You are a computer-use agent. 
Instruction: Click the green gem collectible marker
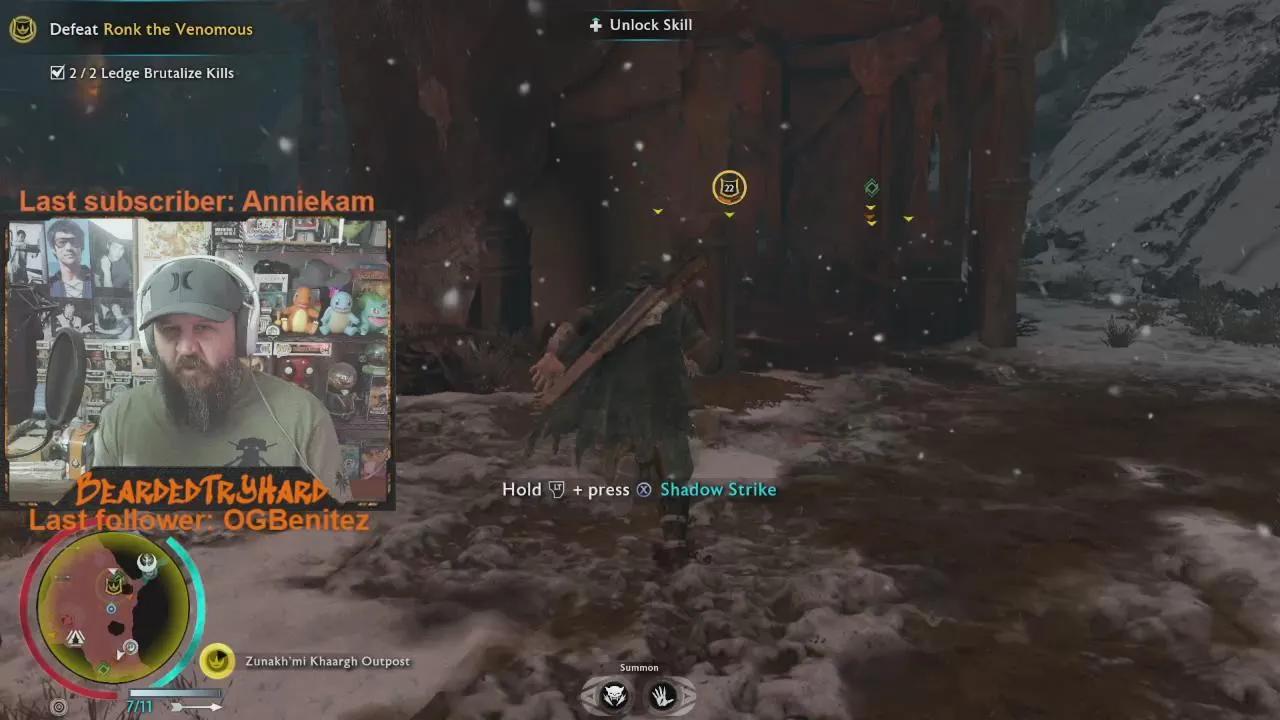point(870,187)
